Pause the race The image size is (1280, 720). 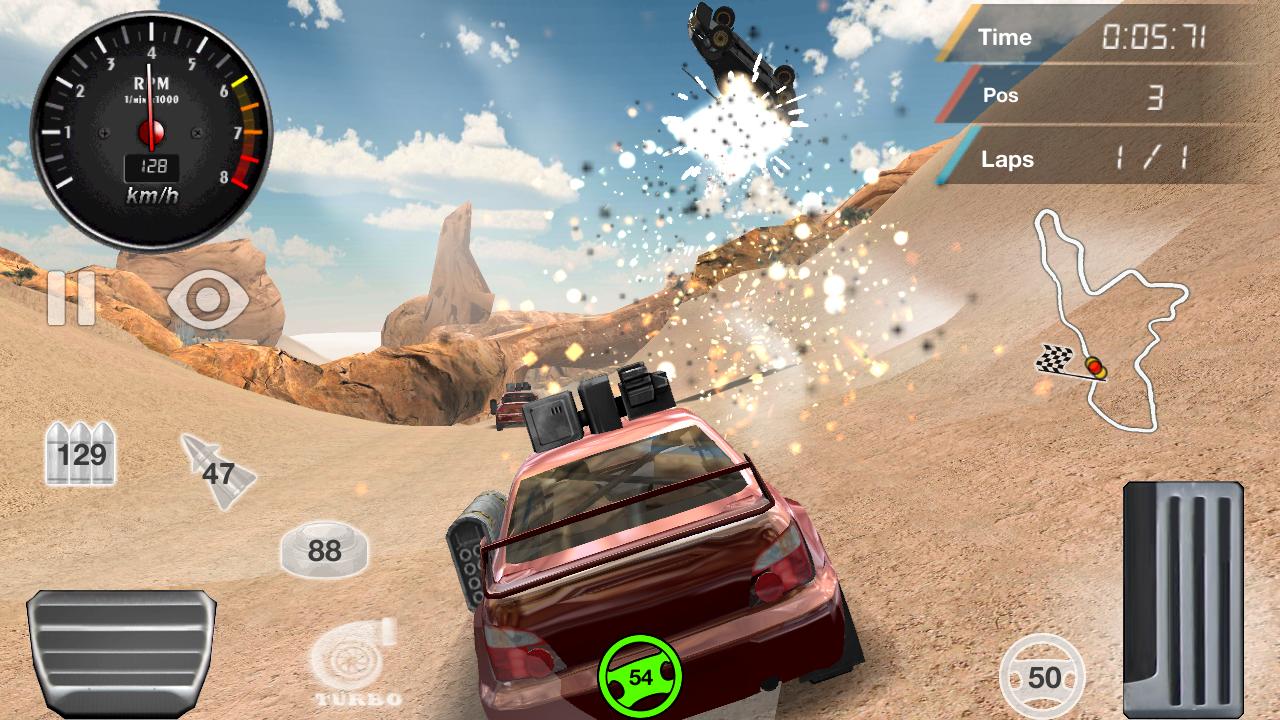70,298
